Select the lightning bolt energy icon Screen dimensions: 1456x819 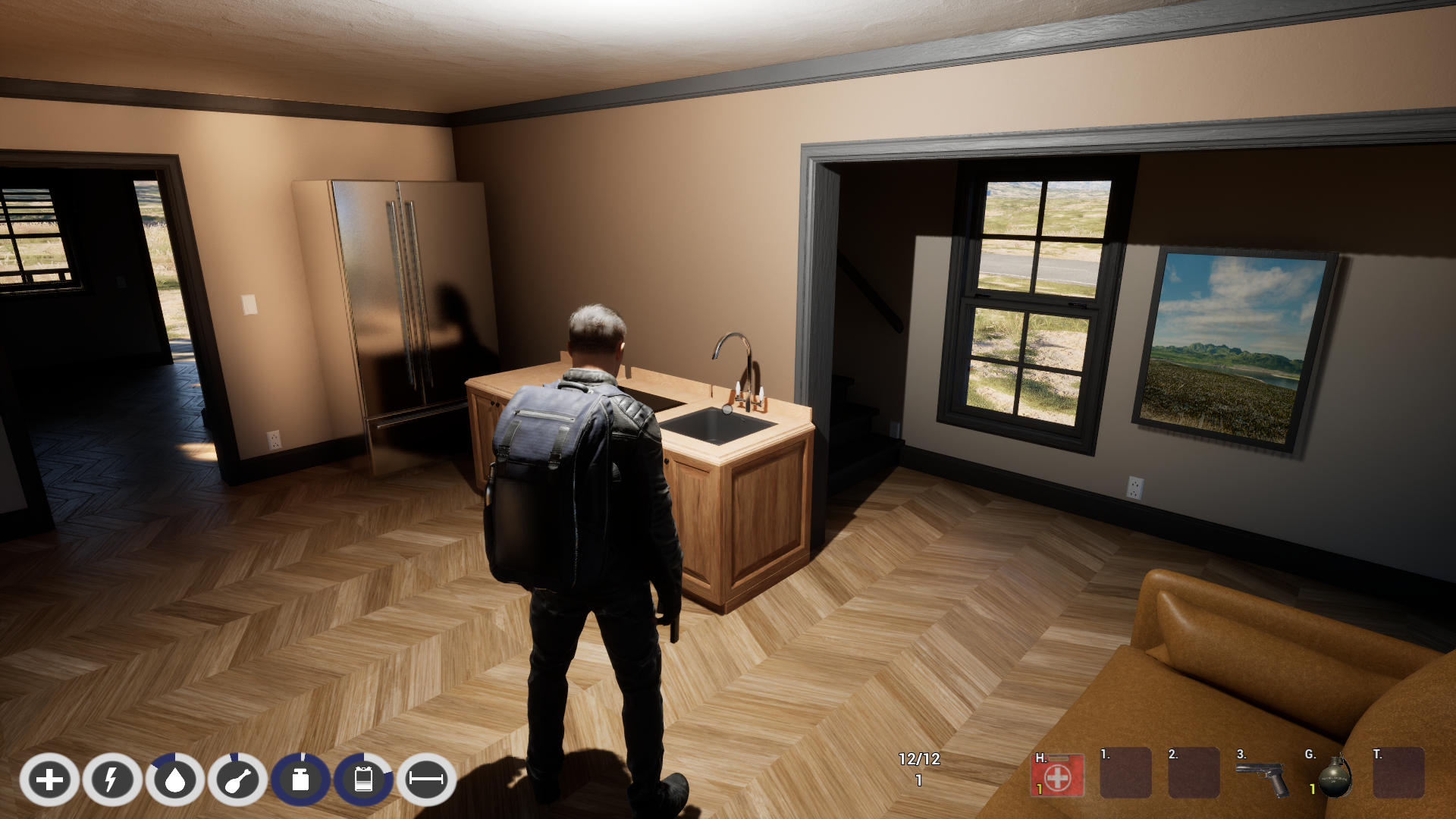112,780
